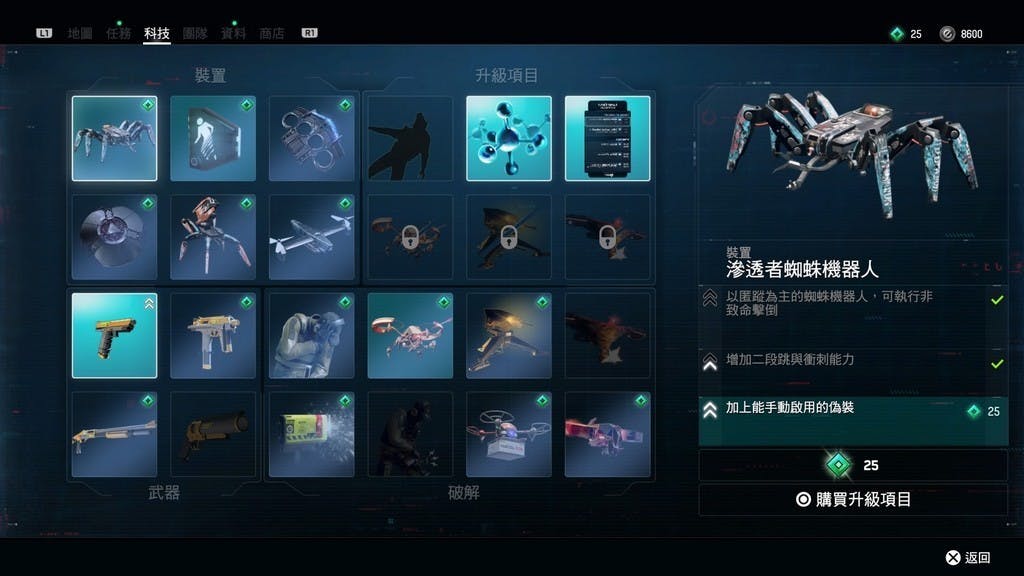Viewport: 1024px width, 576px height.
Task: Switch to the 地圖 tab
Action: (x=80, y=33)
